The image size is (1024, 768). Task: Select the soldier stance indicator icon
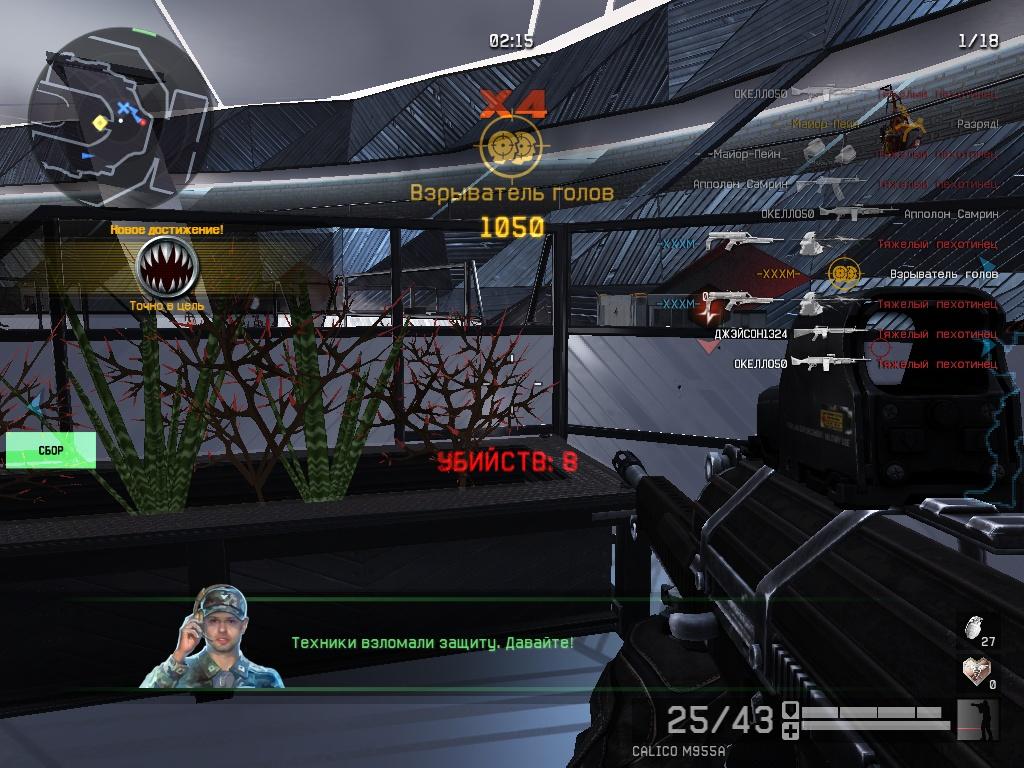pos(977,719)
